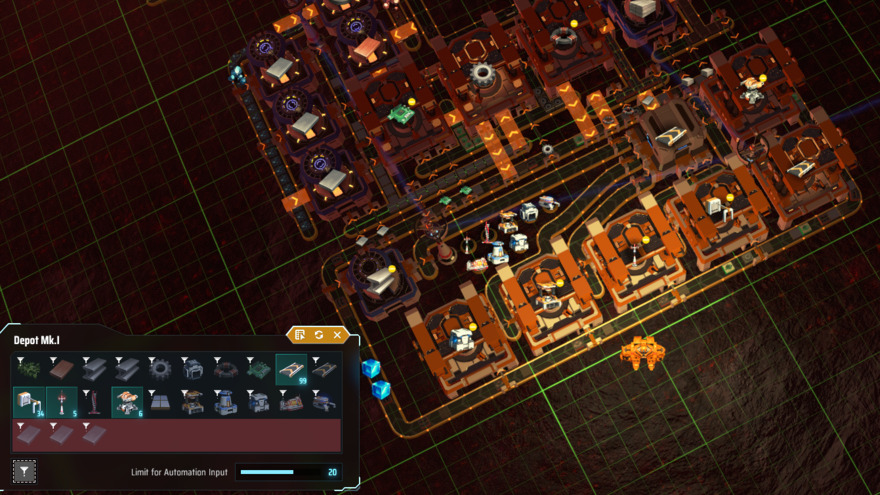Click the list-with-cursor button in depot header
The height and width of the screenshot is (495, 880).
coord(300,335)
